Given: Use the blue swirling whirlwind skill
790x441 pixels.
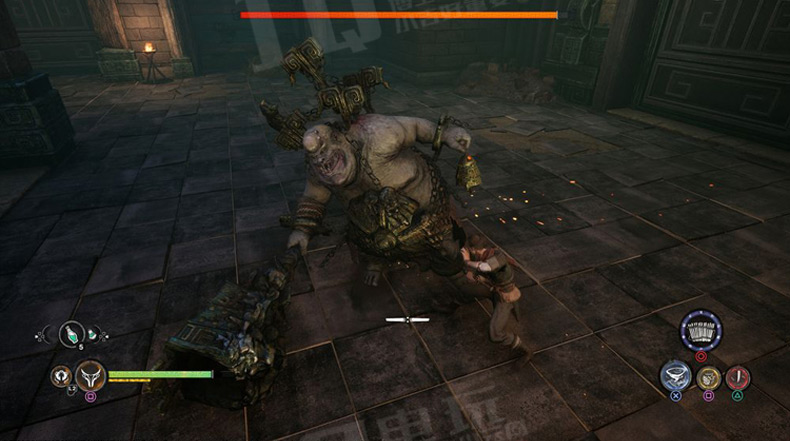Looking at the screenshot, I should pos(676,376).
